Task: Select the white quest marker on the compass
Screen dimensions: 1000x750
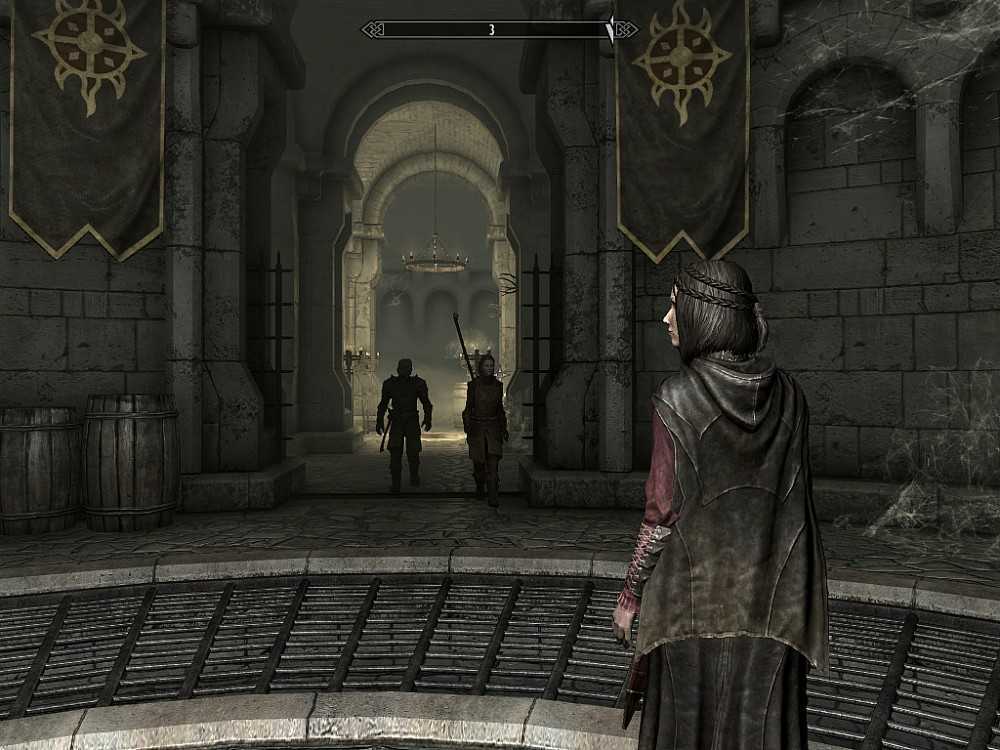Action: click(x=609, y=31)
